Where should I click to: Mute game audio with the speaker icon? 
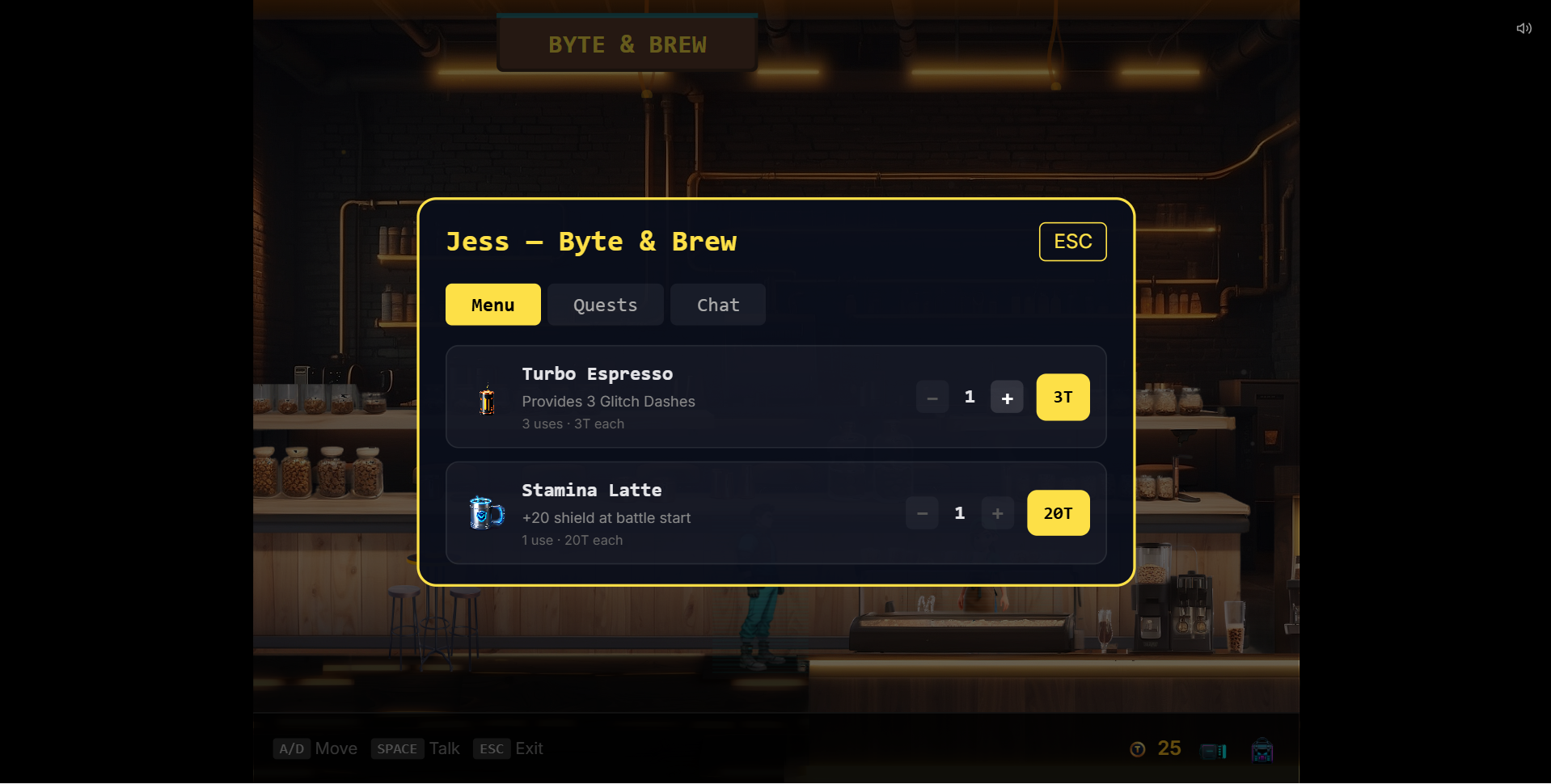tap(1524, 28)
